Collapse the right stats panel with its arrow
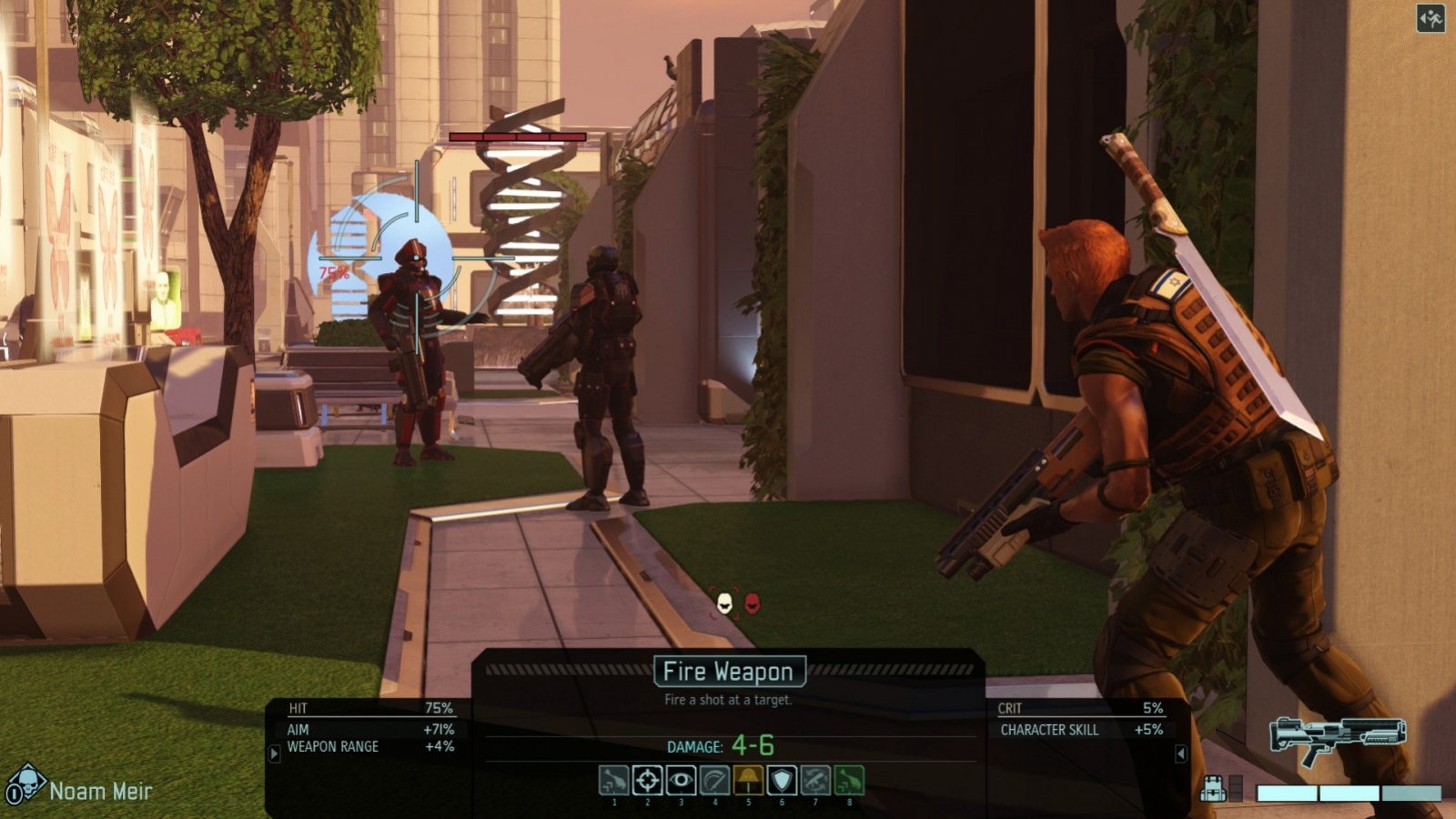Screen dimensions: 1456x819 pyautogui.click(x=1181, y=753)
